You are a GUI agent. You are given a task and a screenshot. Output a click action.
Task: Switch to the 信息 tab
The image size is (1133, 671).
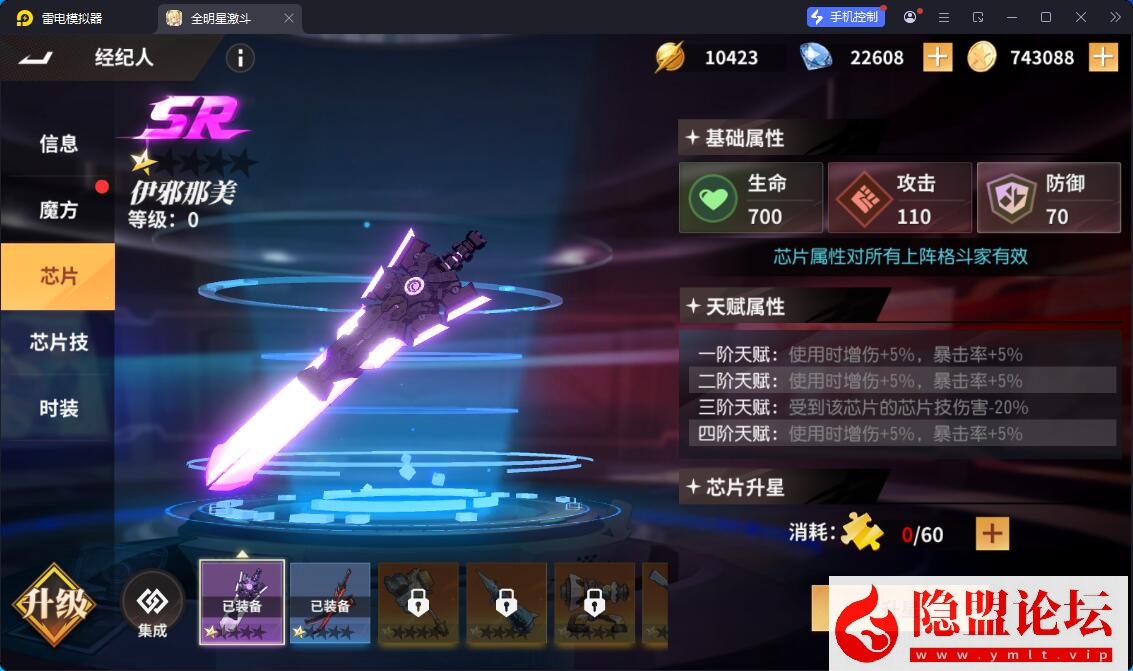pyautogui.click(x=58, y=144)
